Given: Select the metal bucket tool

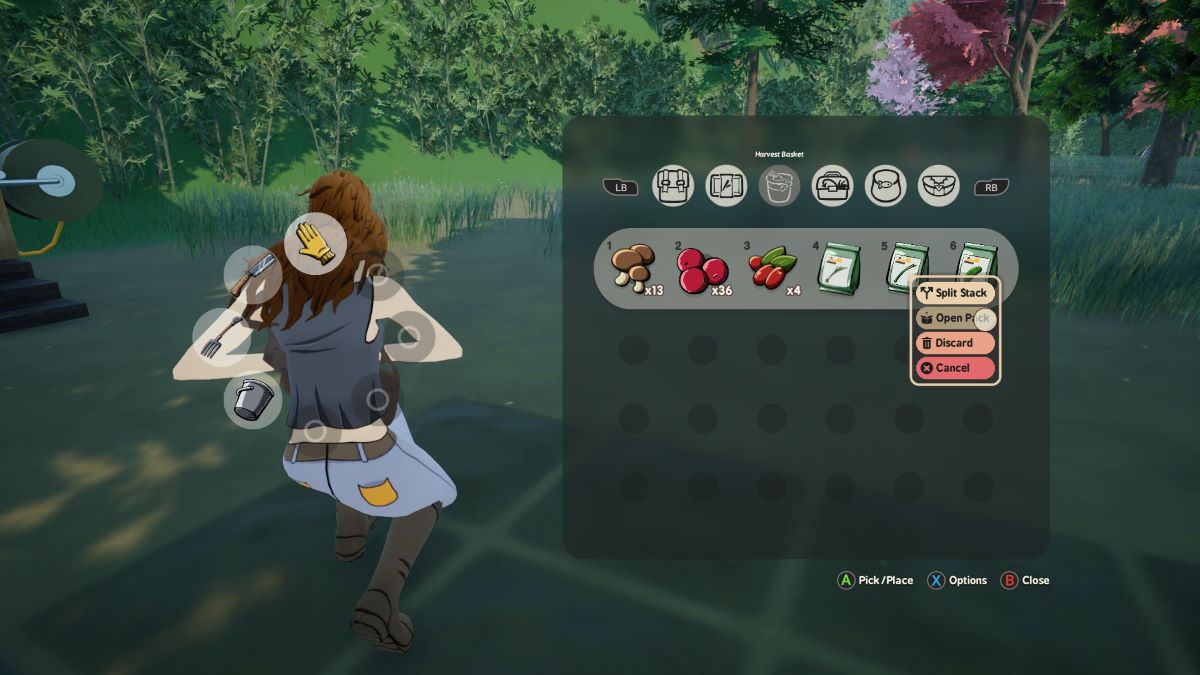Looking at the screenshot, I should [x=252, y=399].
